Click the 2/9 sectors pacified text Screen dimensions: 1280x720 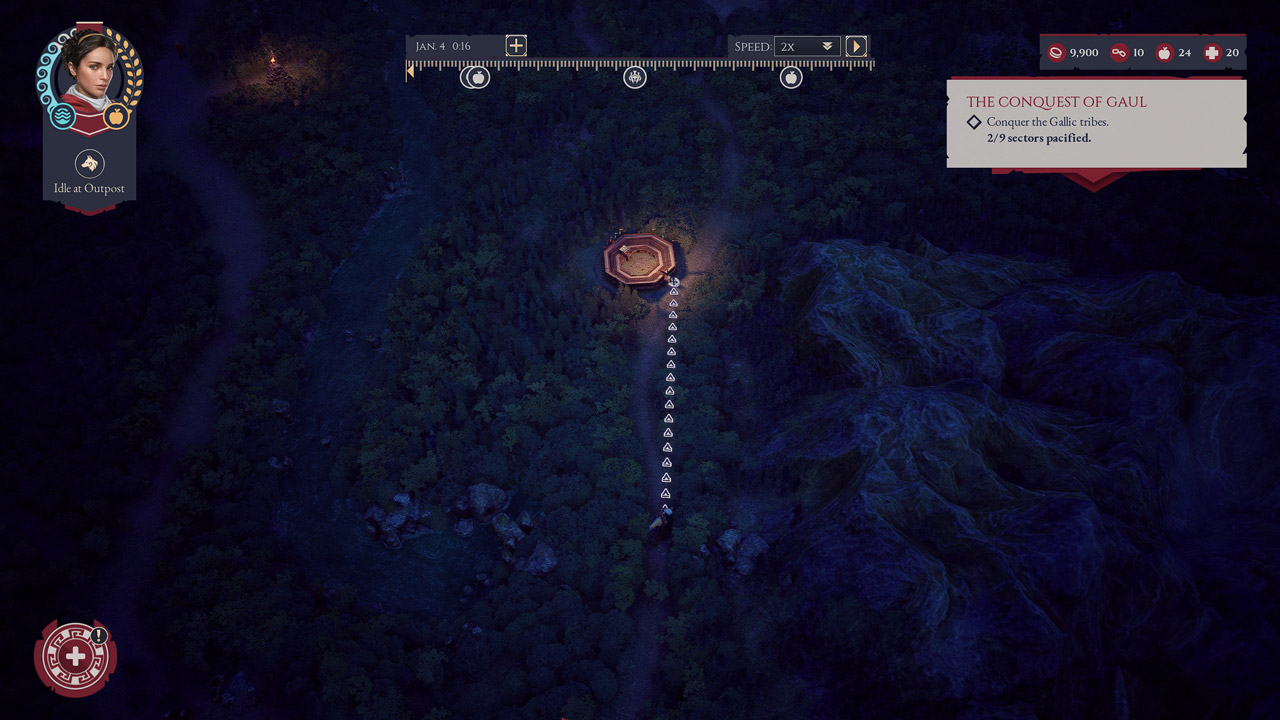click(1037, 138)
